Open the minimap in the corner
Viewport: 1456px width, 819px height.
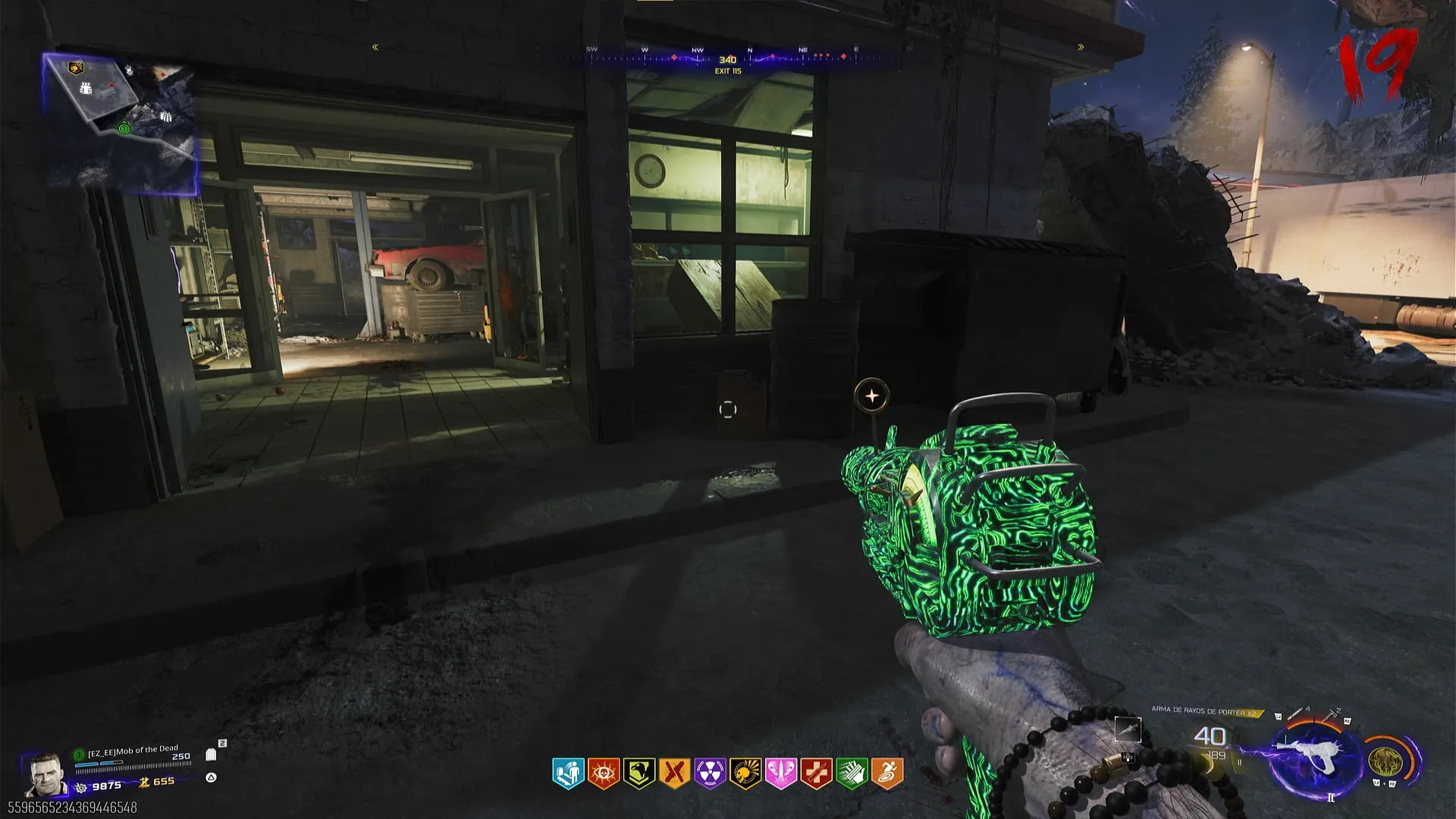(x=121, y=120)
